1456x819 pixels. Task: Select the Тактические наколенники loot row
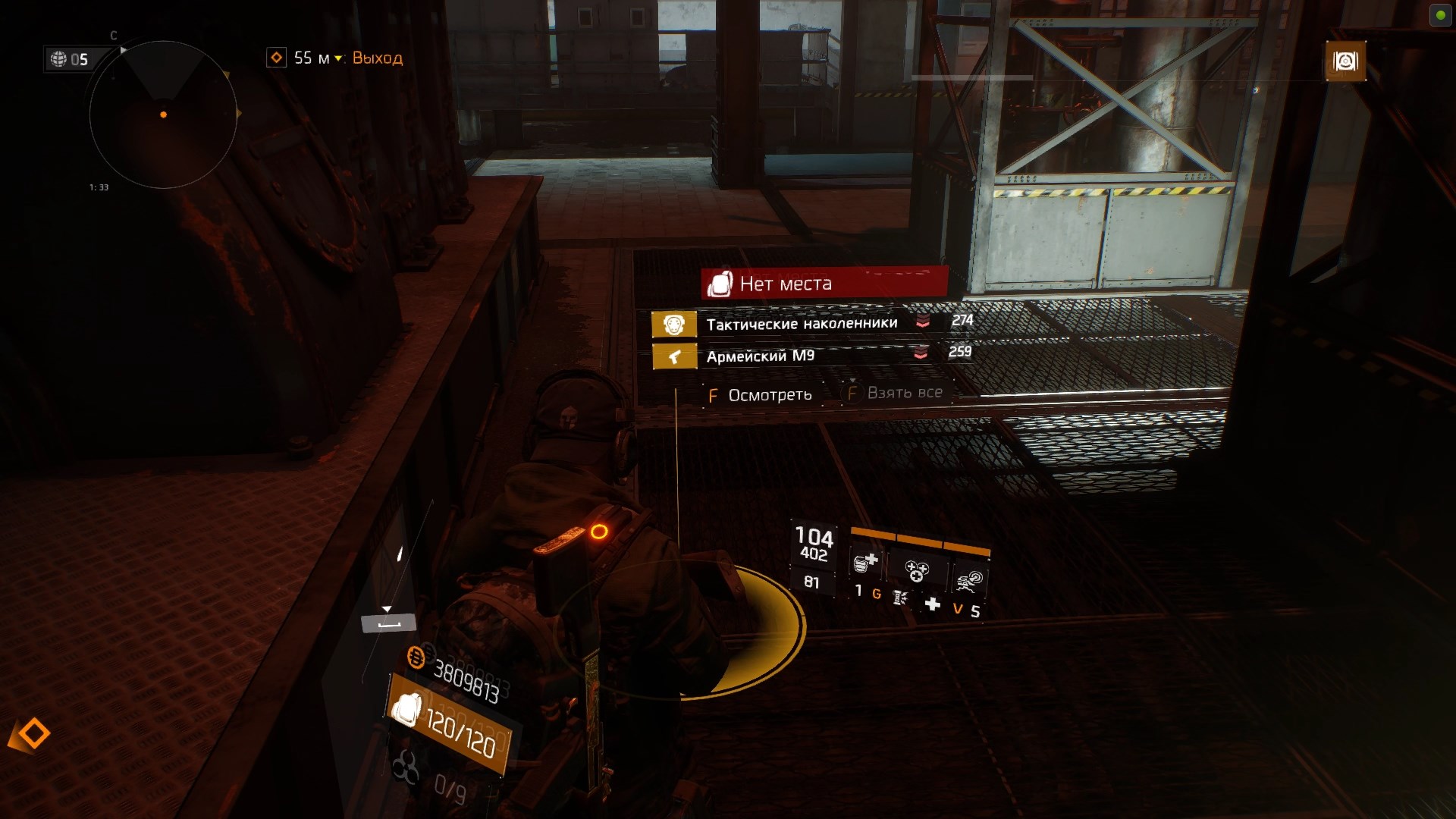(802, 324)
